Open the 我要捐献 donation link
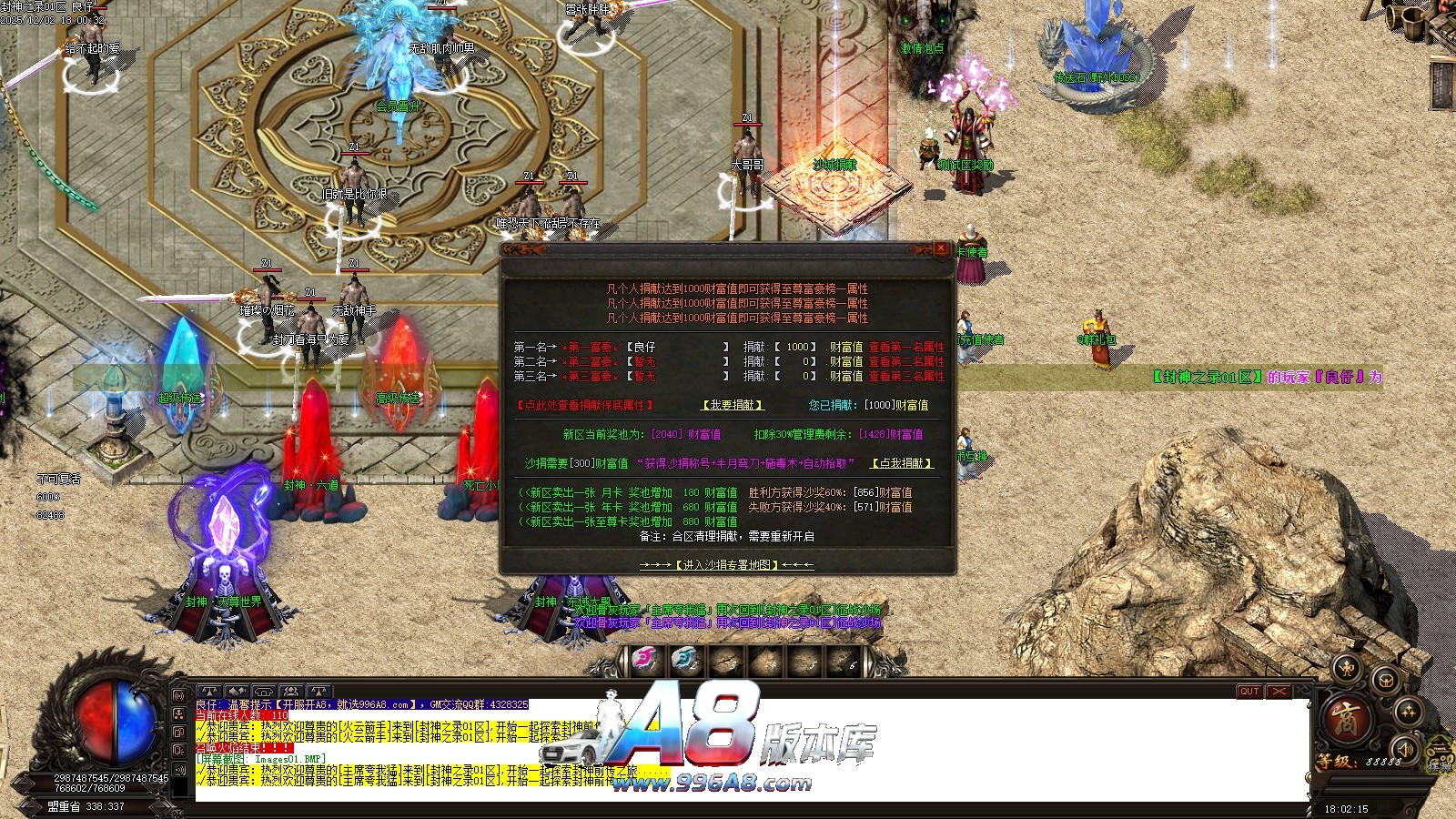The height and width of the screenshot is (819, 1456). tap(733, 405)
